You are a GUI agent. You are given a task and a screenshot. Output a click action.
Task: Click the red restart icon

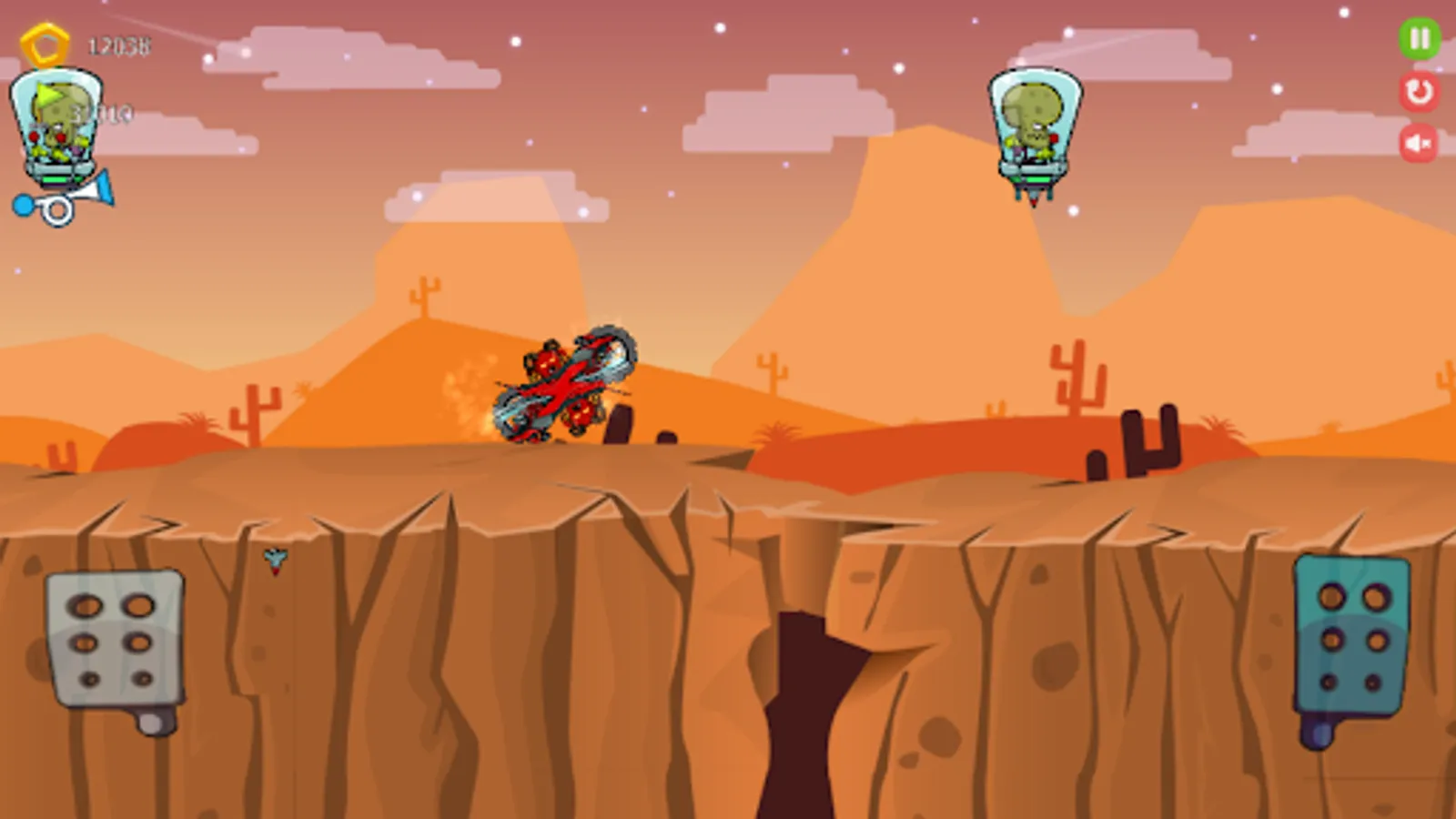point(1416,91)
